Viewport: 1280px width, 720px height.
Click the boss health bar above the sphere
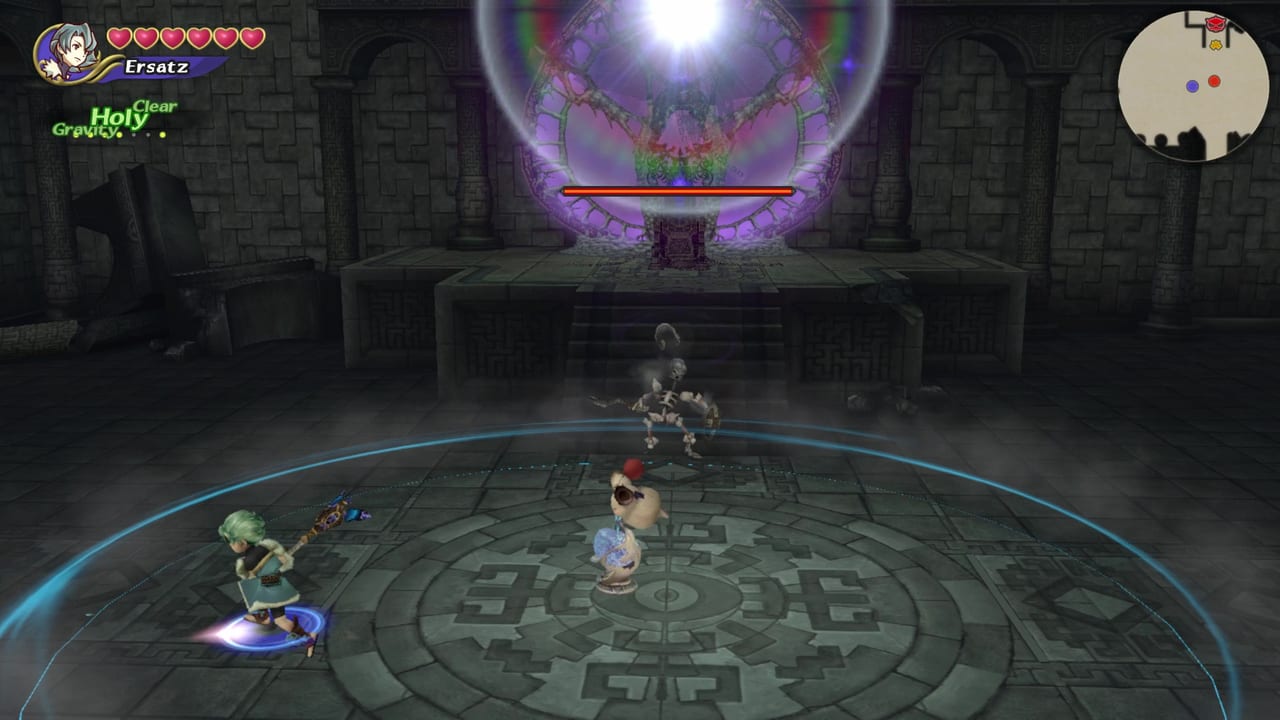[x=677, y=190]
